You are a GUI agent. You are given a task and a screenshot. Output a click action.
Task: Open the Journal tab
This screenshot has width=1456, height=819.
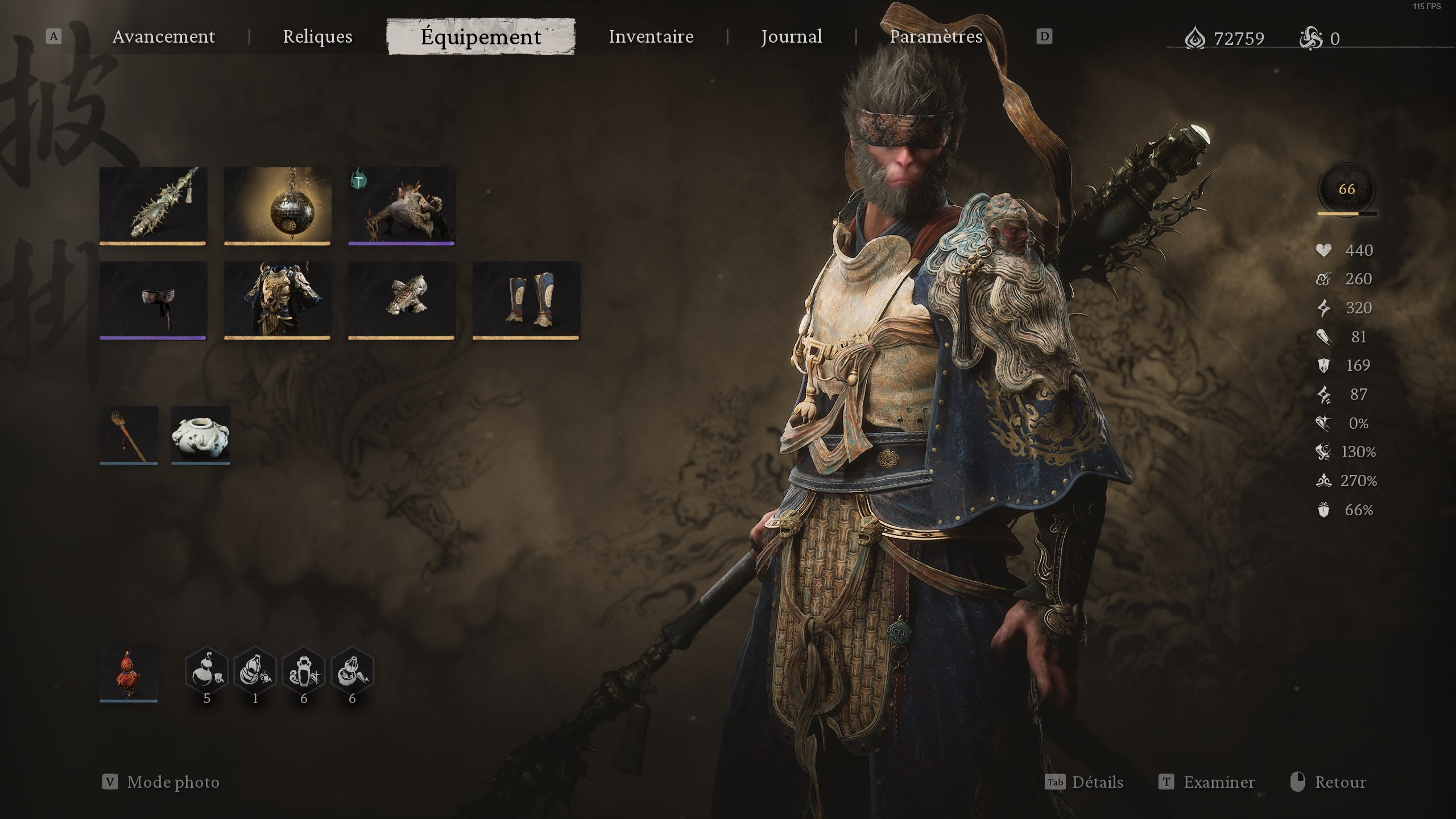792,36
